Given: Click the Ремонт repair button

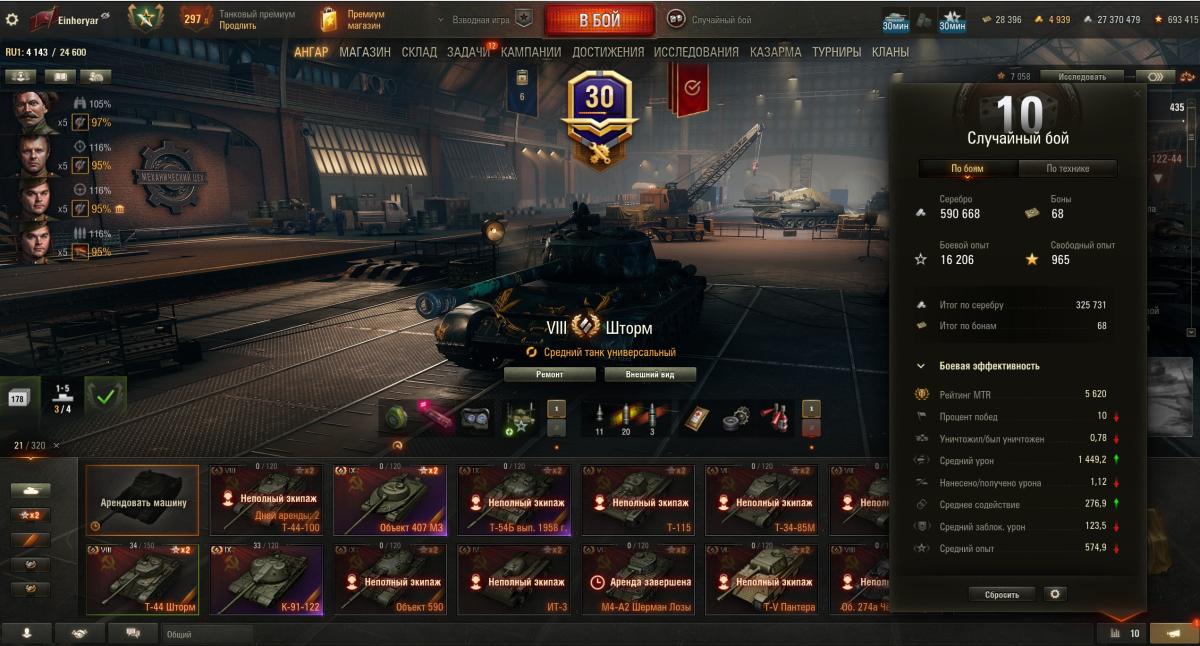Looking at the screenshot, I should pos(549,374).
